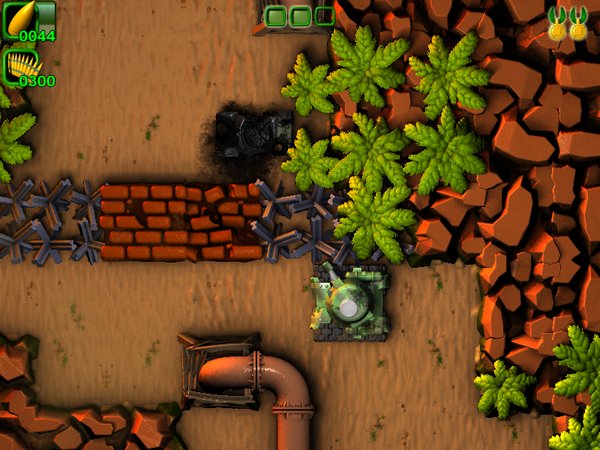Viewport: 600px width, 450px height.
Task: Select the cannon shell weapon icon
Action: [x=19, y=16]
